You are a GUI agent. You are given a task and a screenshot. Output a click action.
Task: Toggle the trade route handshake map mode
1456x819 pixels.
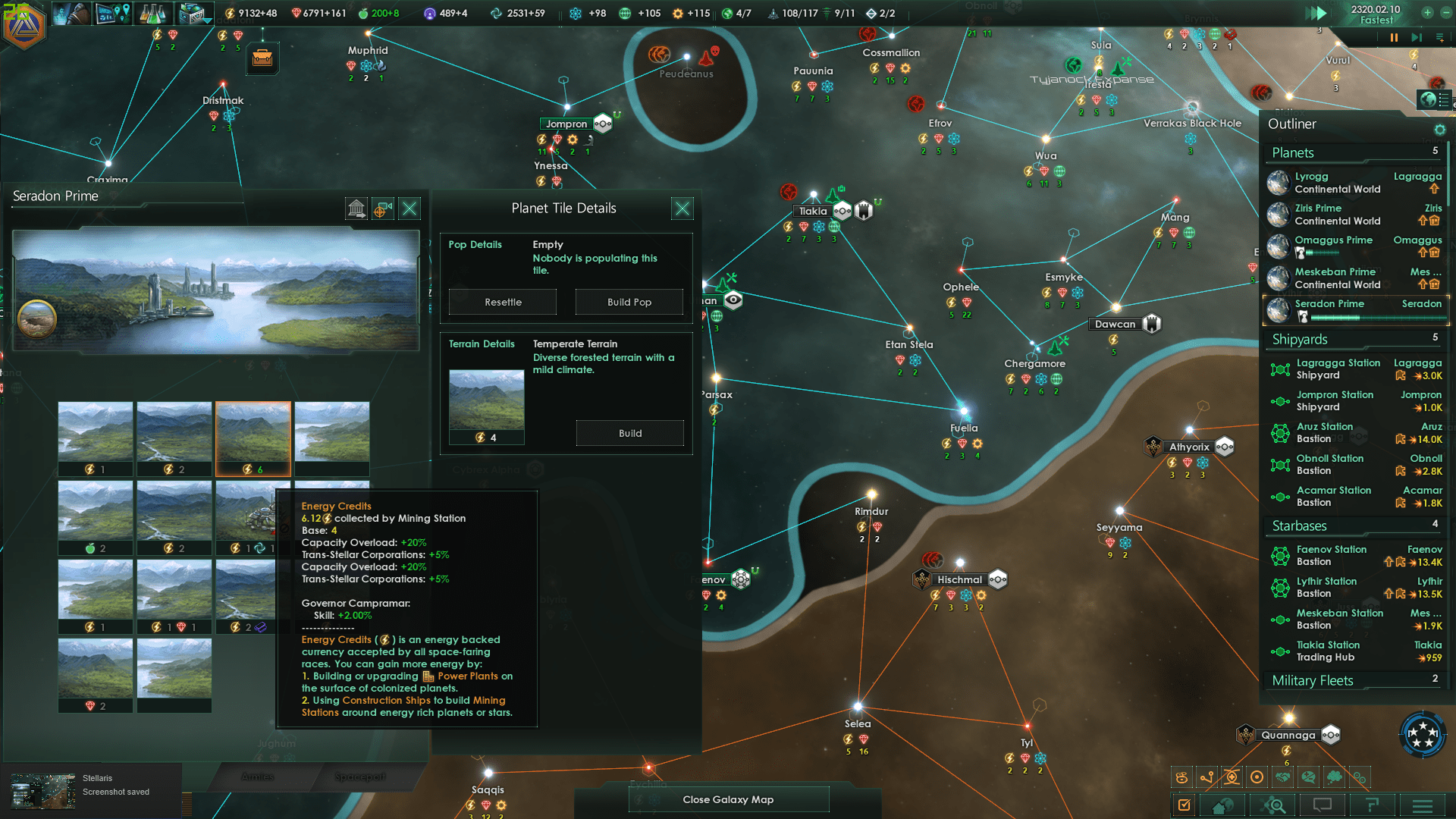coord(1283,777)
